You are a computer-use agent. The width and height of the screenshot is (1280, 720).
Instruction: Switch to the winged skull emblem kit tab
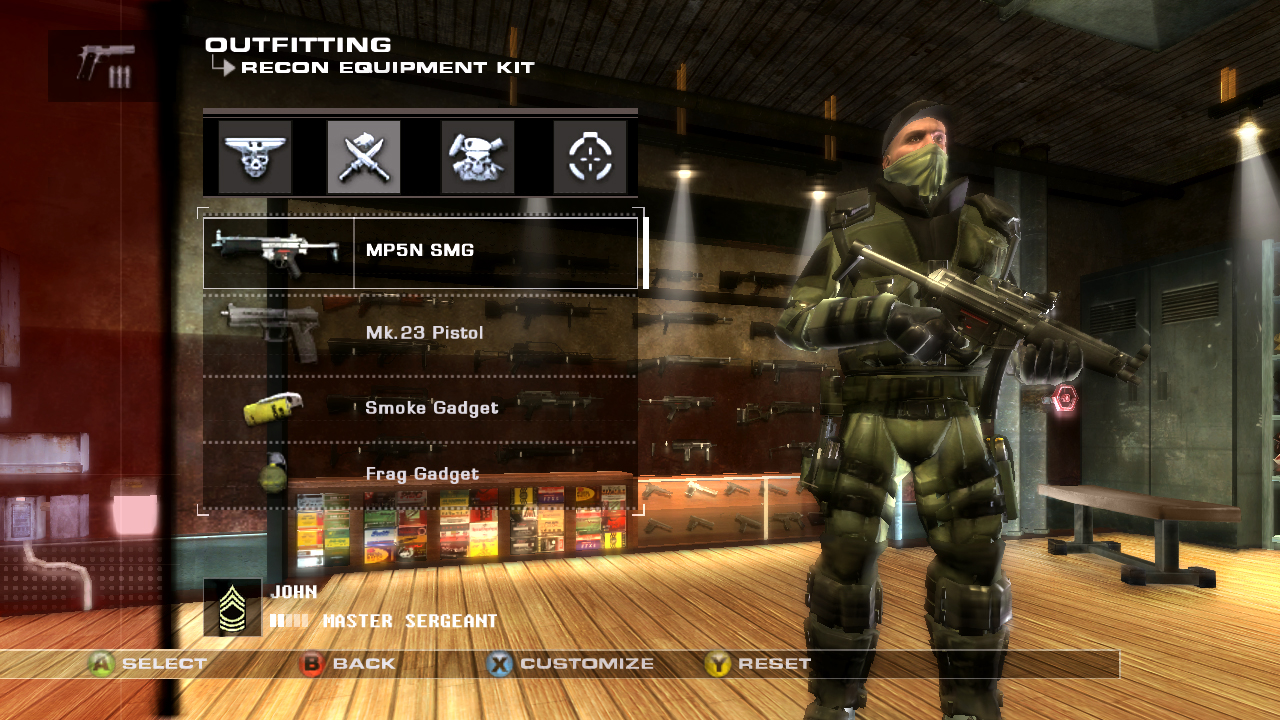pyautogui.click(x=255, y=156)
